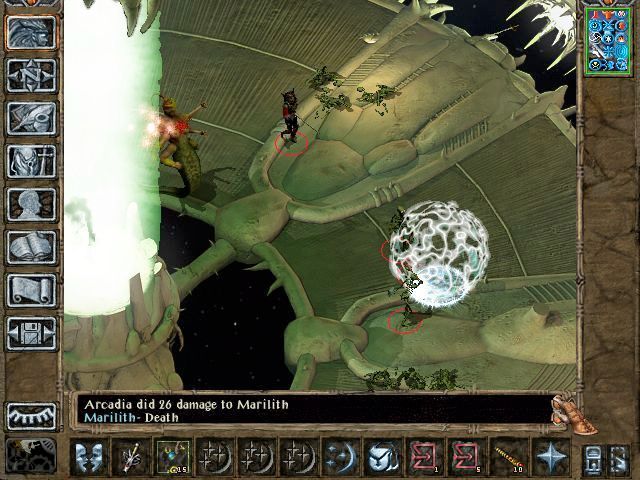
Task: Open the area map with the compass button
Action: (x=31, y=74)
